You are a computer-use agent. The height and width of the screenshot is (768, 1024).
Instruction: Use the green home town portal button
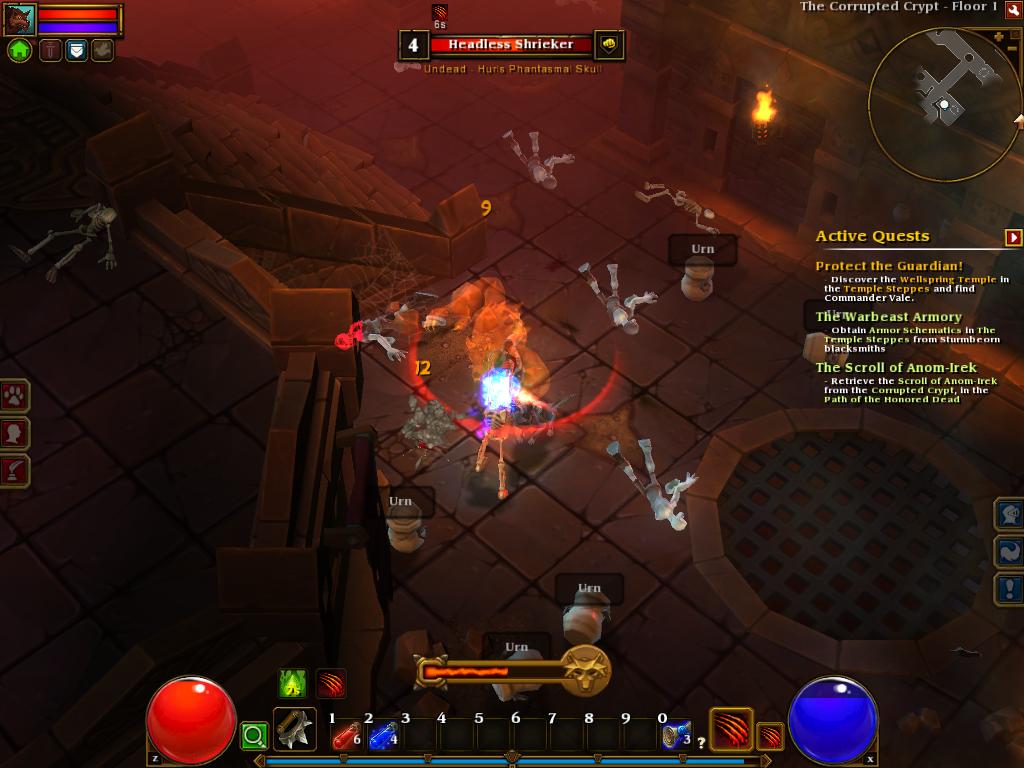coord(19,50)
